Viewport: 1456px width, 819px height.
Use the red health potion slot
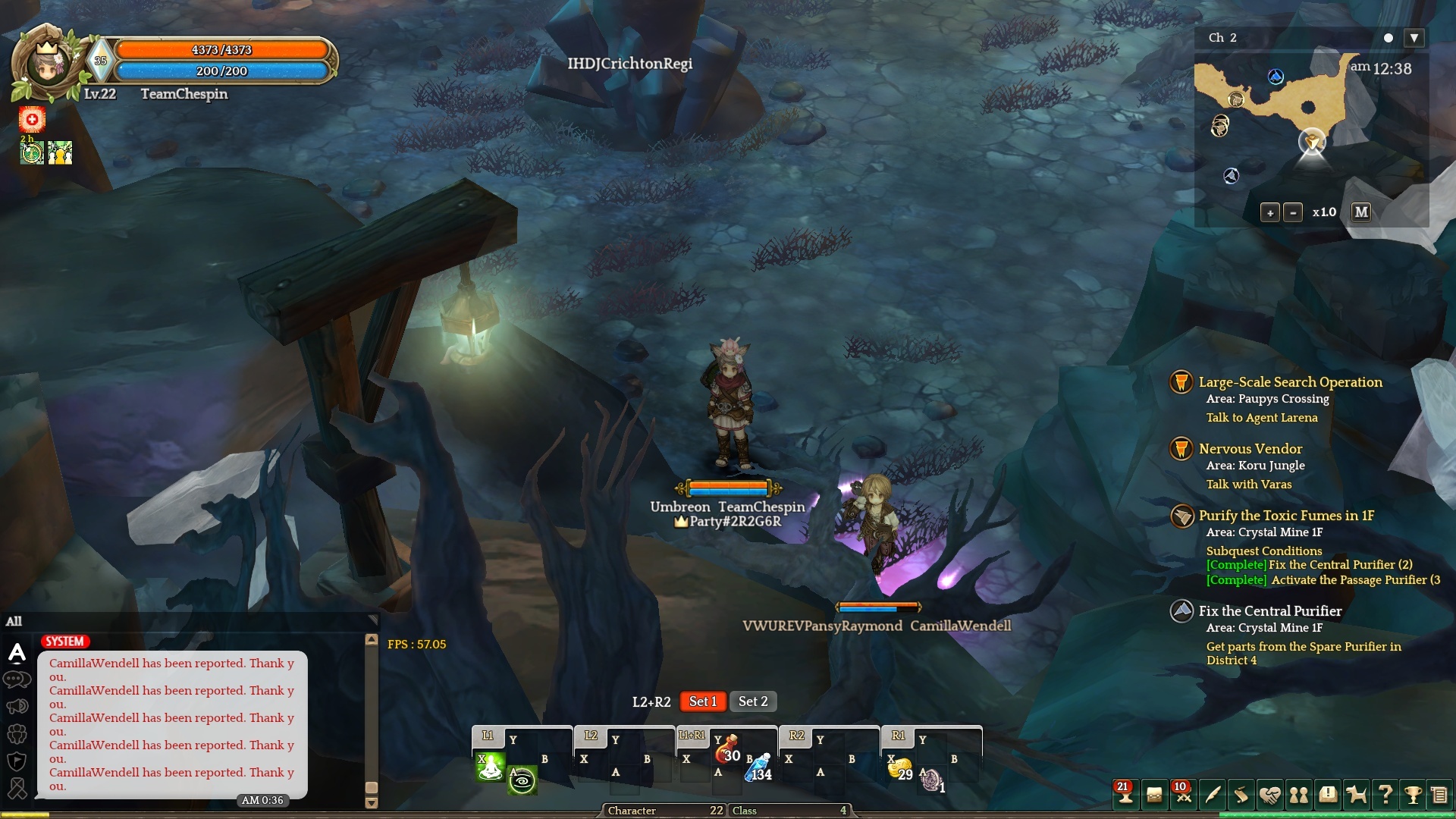[726, 749]
